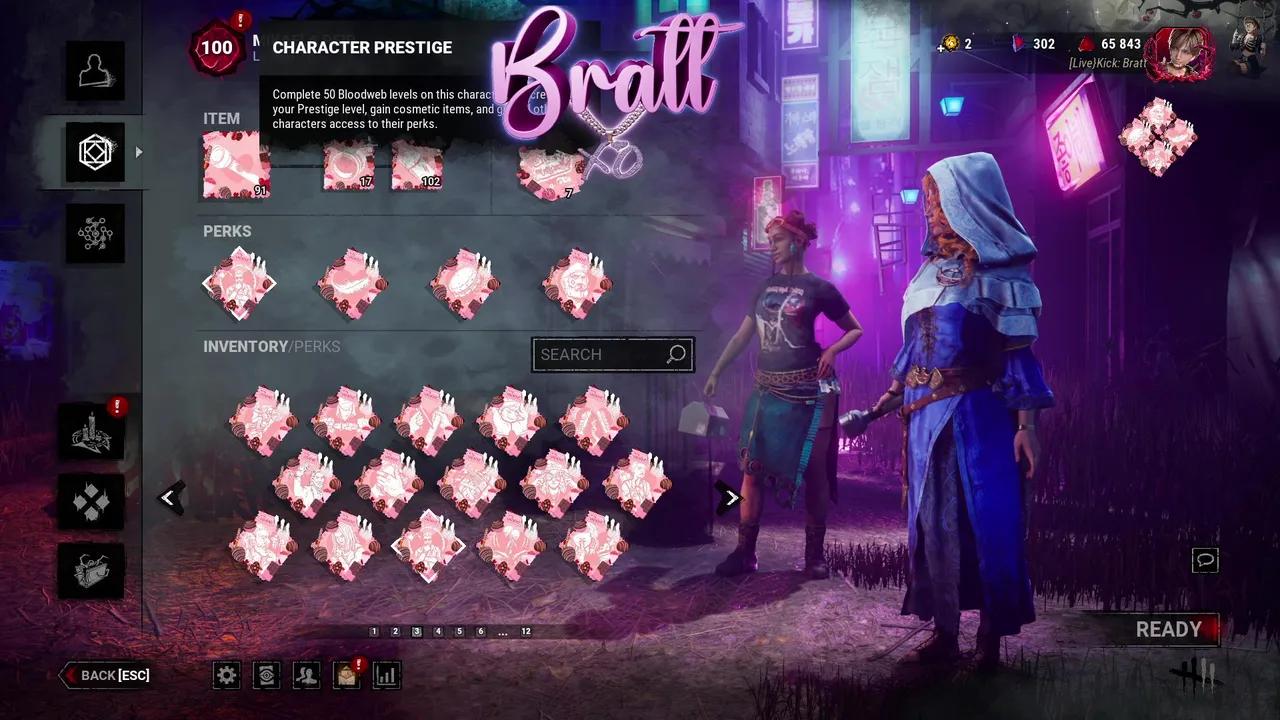
Task: Select the fourth equipped perk diamond
Action: point(575,283)
